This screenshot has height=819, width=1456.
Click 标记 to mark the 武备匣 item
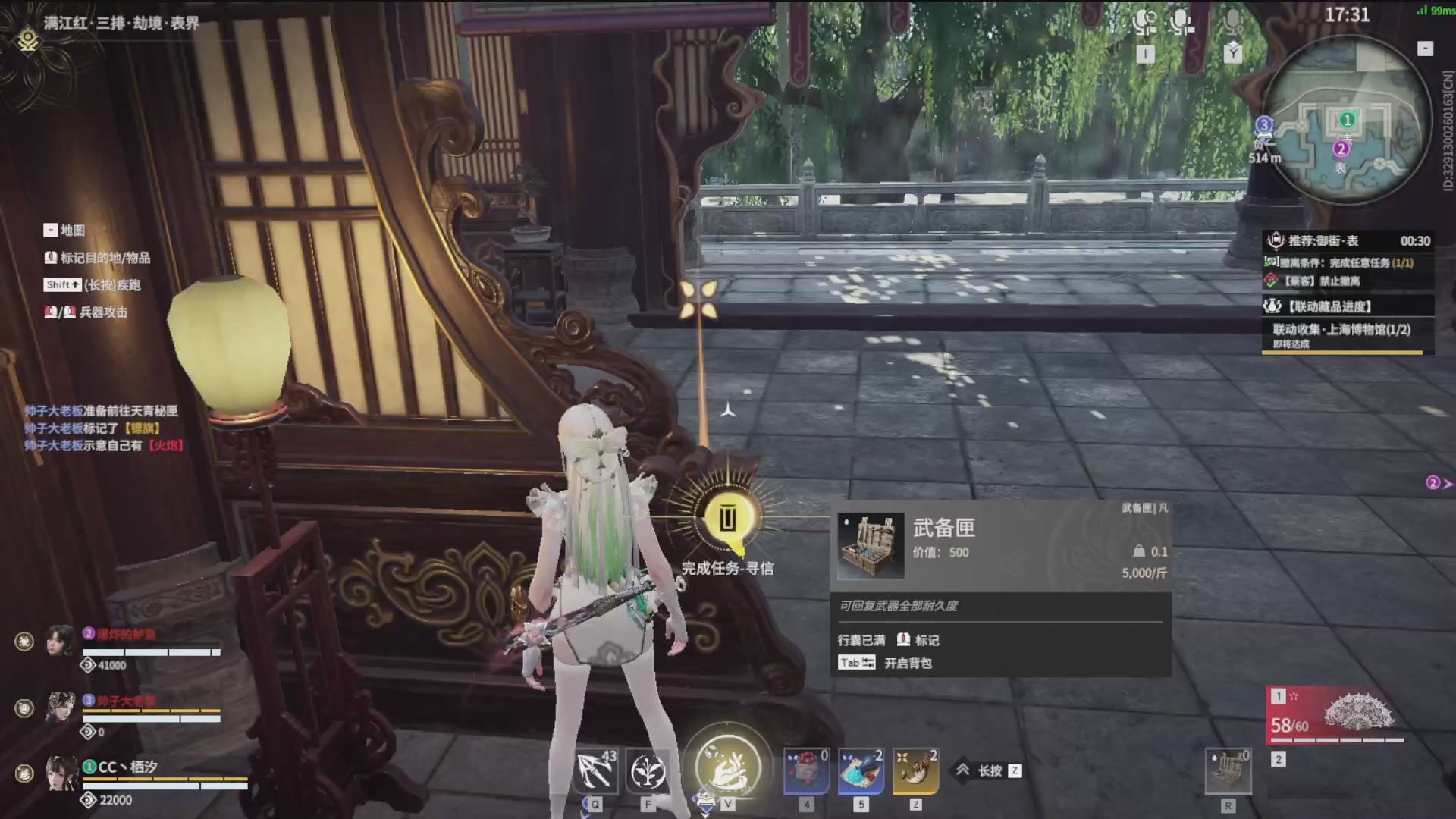click(x=927, y=640)
